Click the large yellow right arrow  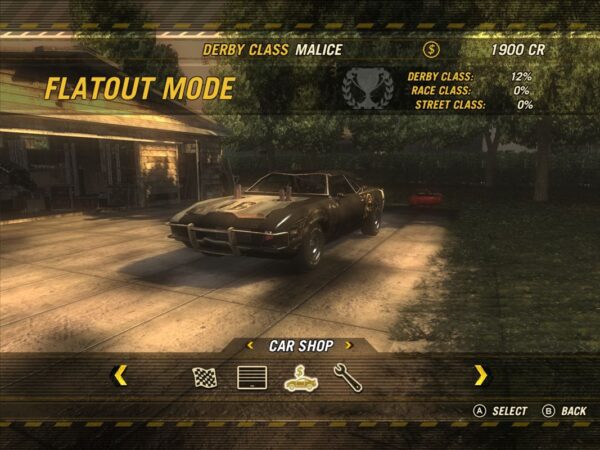(481, 375)
